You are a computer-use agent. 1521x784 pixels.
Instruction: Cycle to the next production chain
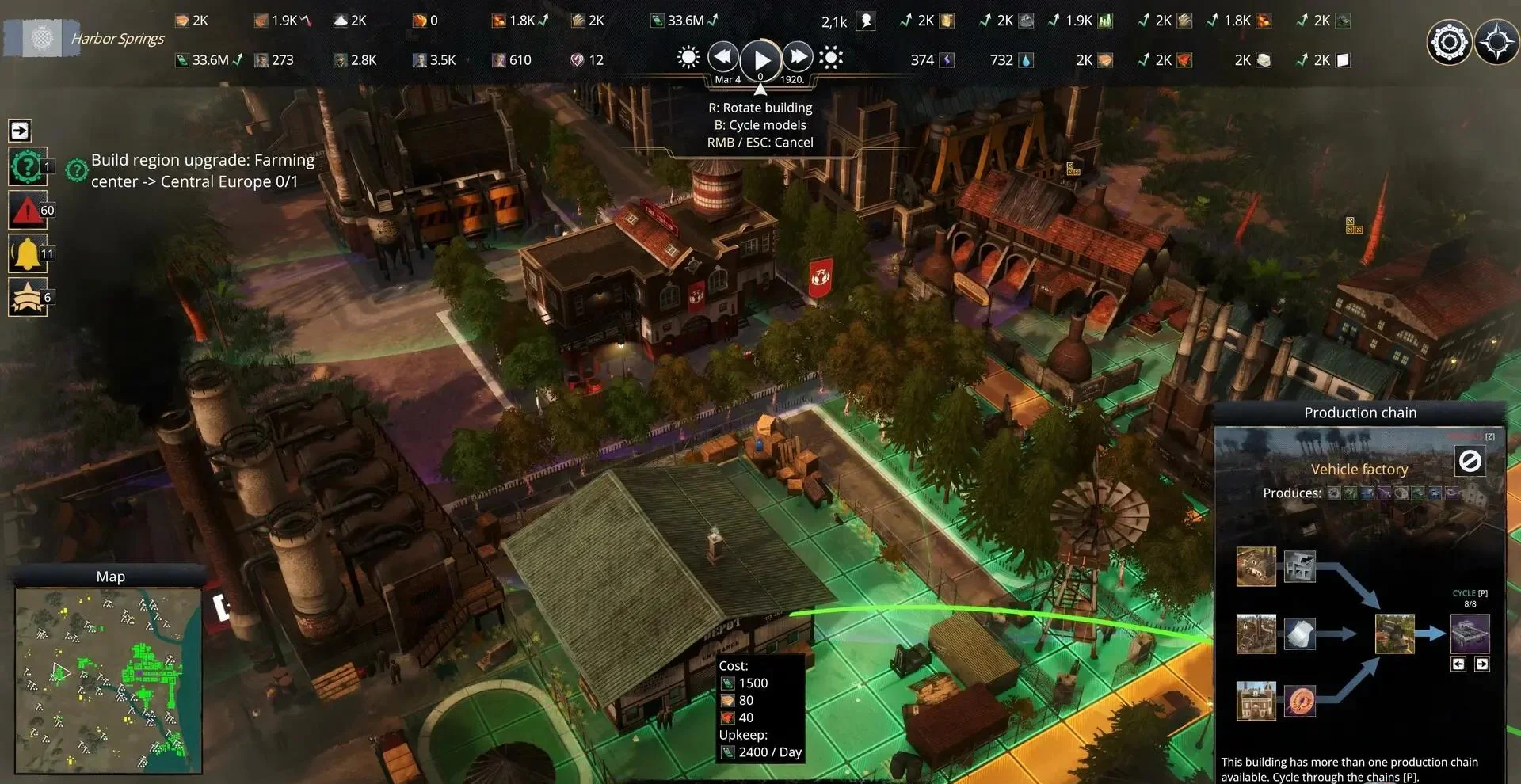(x=1482, y=664)
